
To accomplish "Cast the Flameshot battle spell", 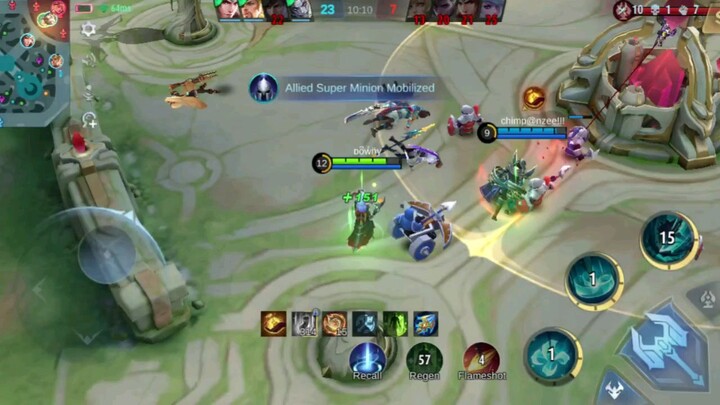I will tap(481, 358).
